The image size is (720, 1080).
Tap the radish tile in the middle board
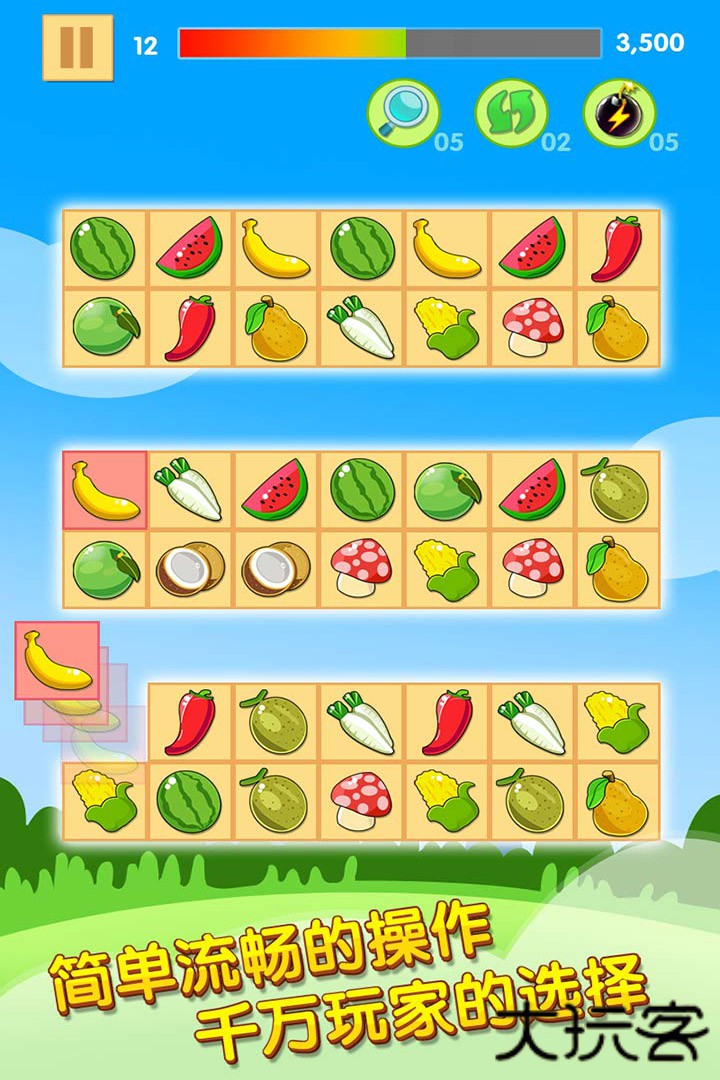(x=190, y=489)
